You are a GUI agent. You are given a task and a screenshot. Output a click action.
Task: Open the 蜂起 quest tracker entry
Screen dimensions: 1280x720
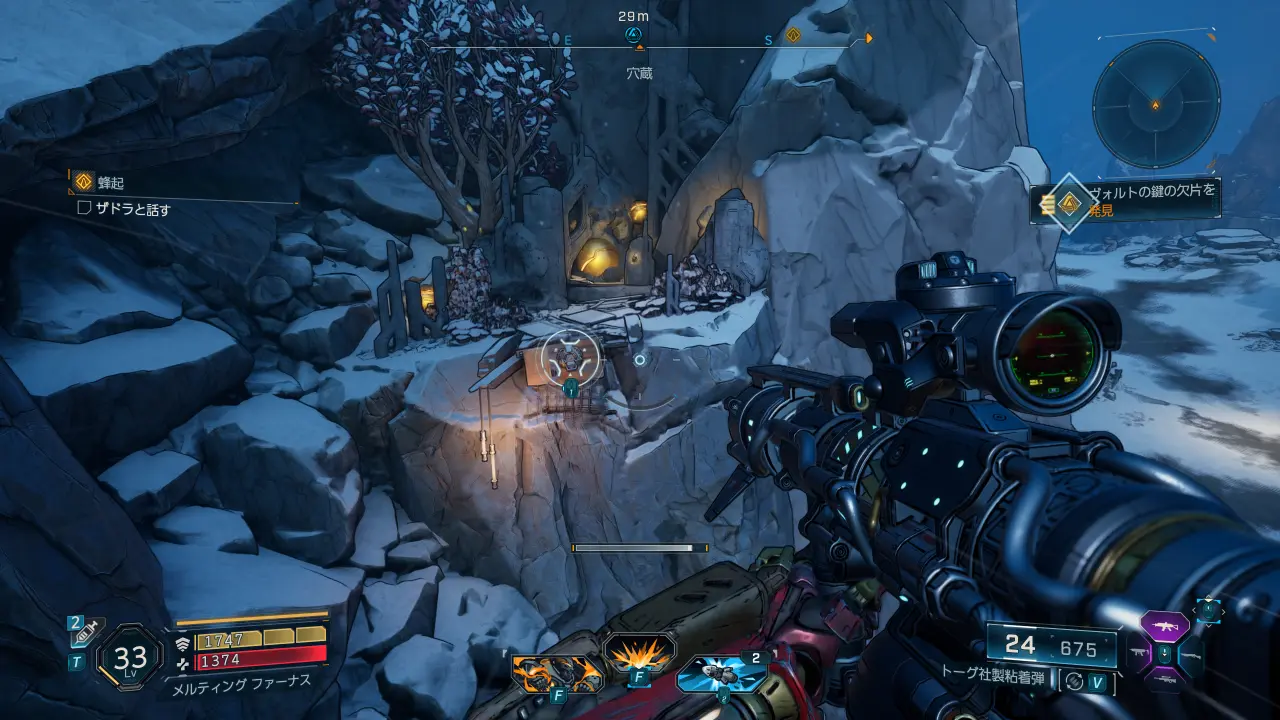pyautogui.click(x=110, y=183)
